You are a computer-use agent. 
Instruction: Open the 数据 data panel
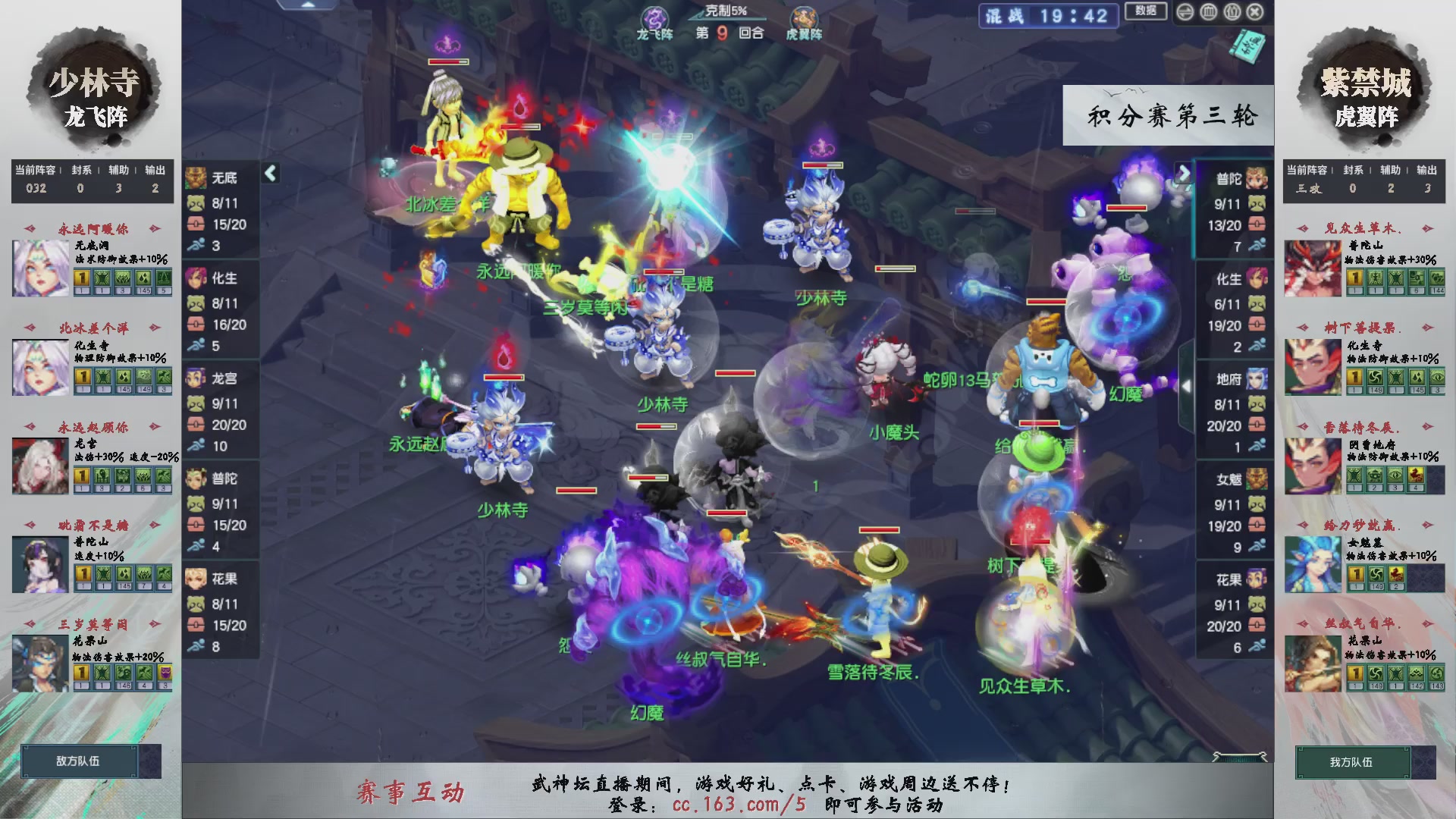tap(1146, 12)
